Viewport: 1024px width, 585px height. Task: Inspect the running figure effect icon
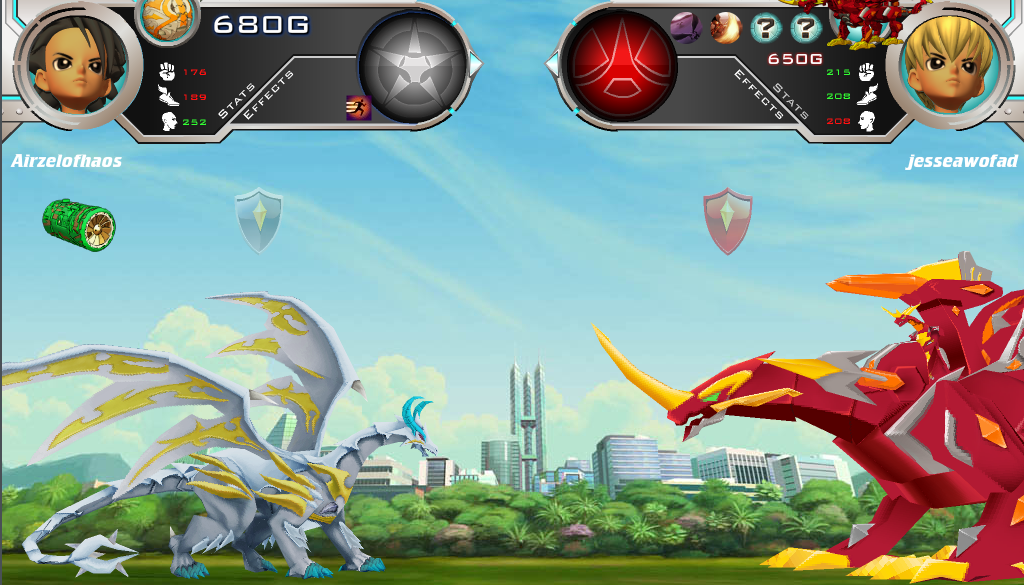(358, 107)
